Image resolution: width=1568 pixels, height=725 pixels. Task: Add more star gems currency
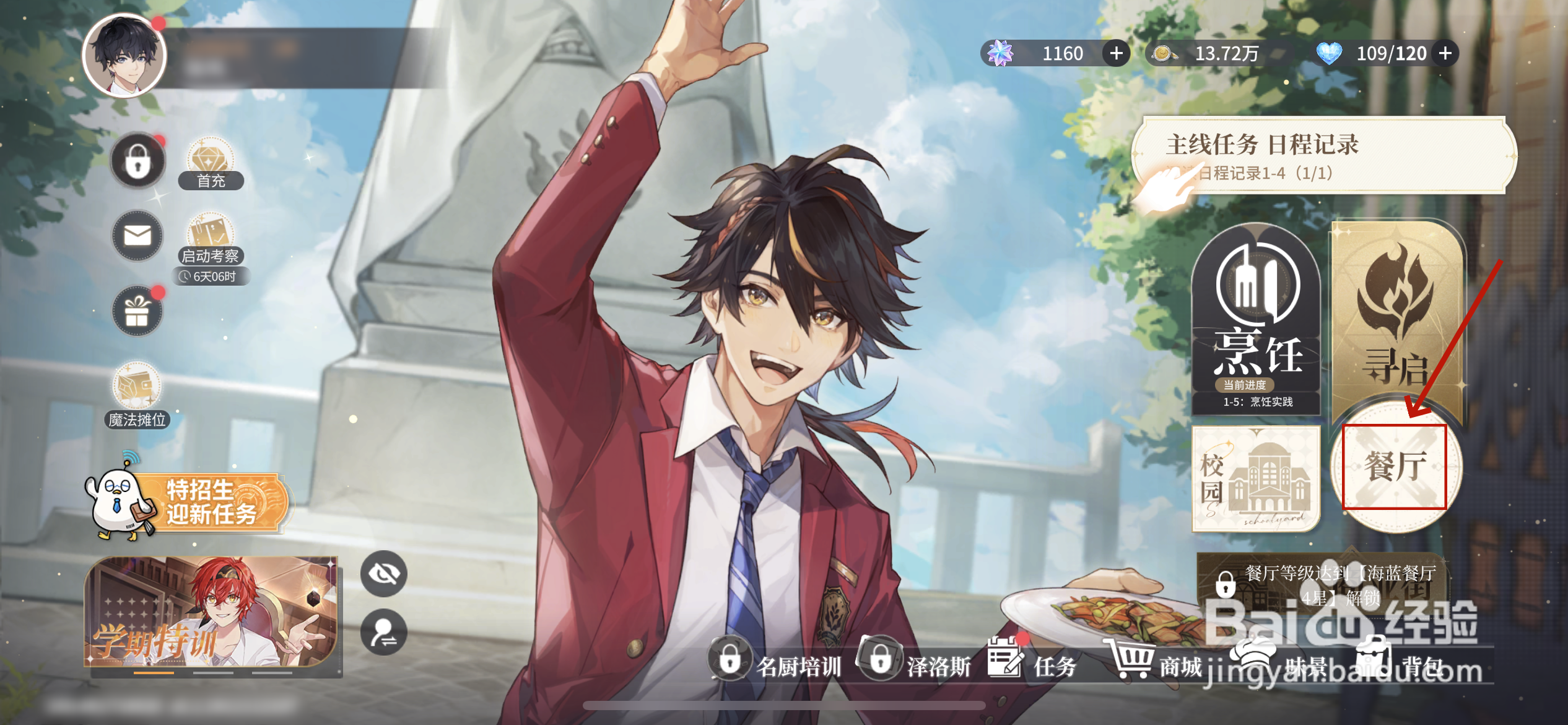1116,53
